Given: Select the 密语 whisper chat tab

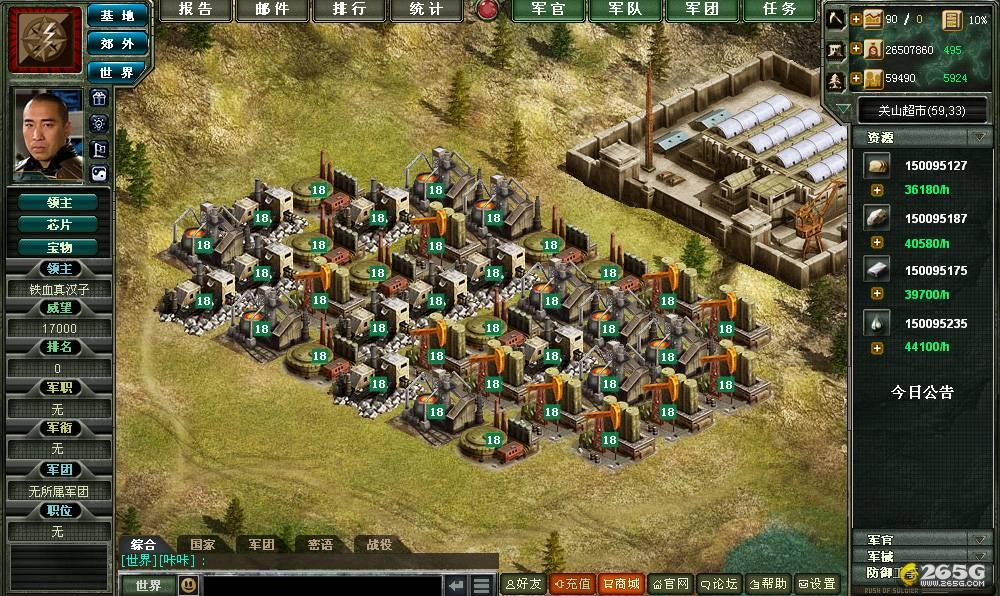Looking at the screenshot, I should (320, 545).
